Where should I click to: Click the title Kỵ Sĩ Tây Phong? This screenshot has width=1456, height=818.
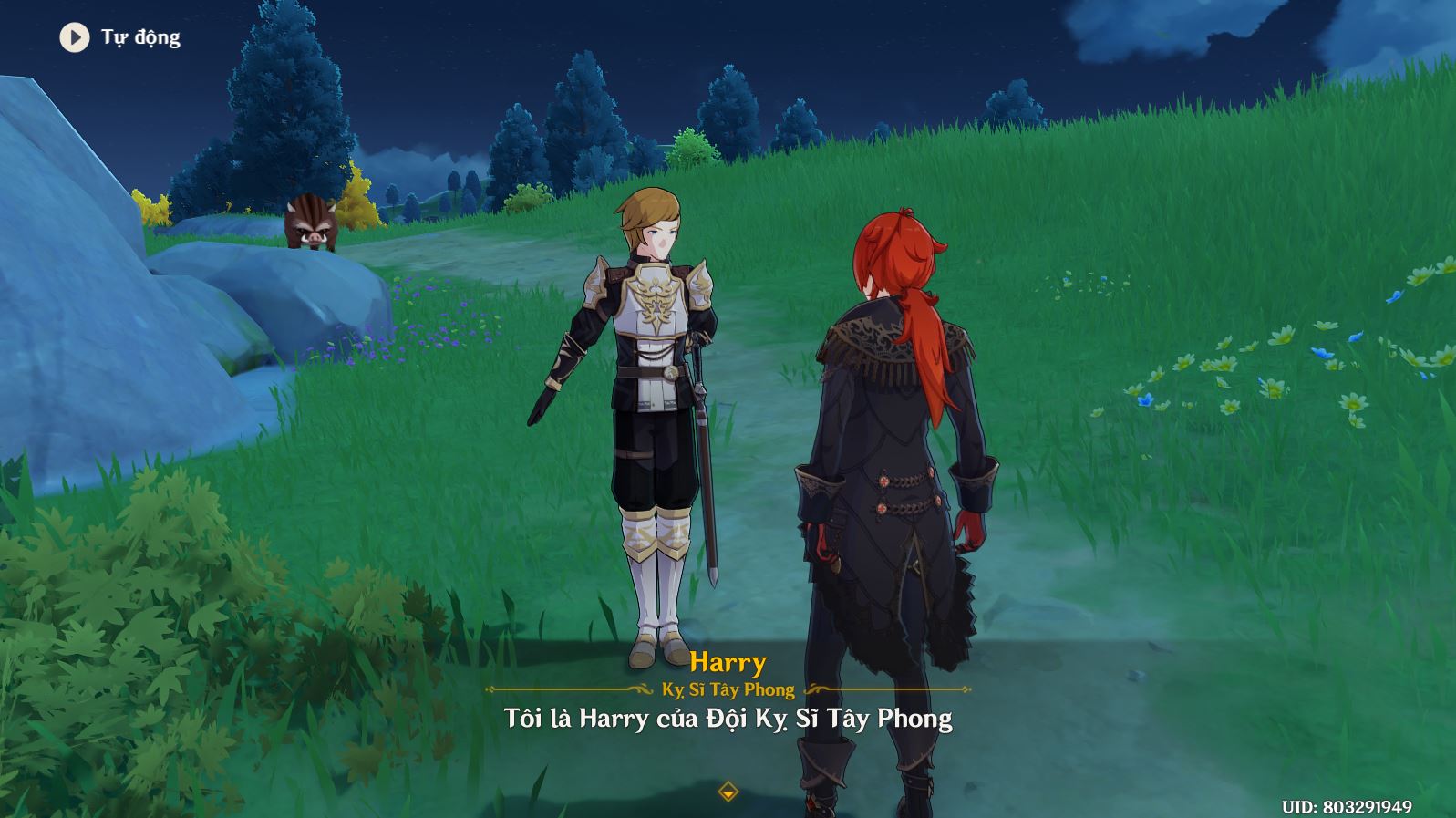coord(728,690)
